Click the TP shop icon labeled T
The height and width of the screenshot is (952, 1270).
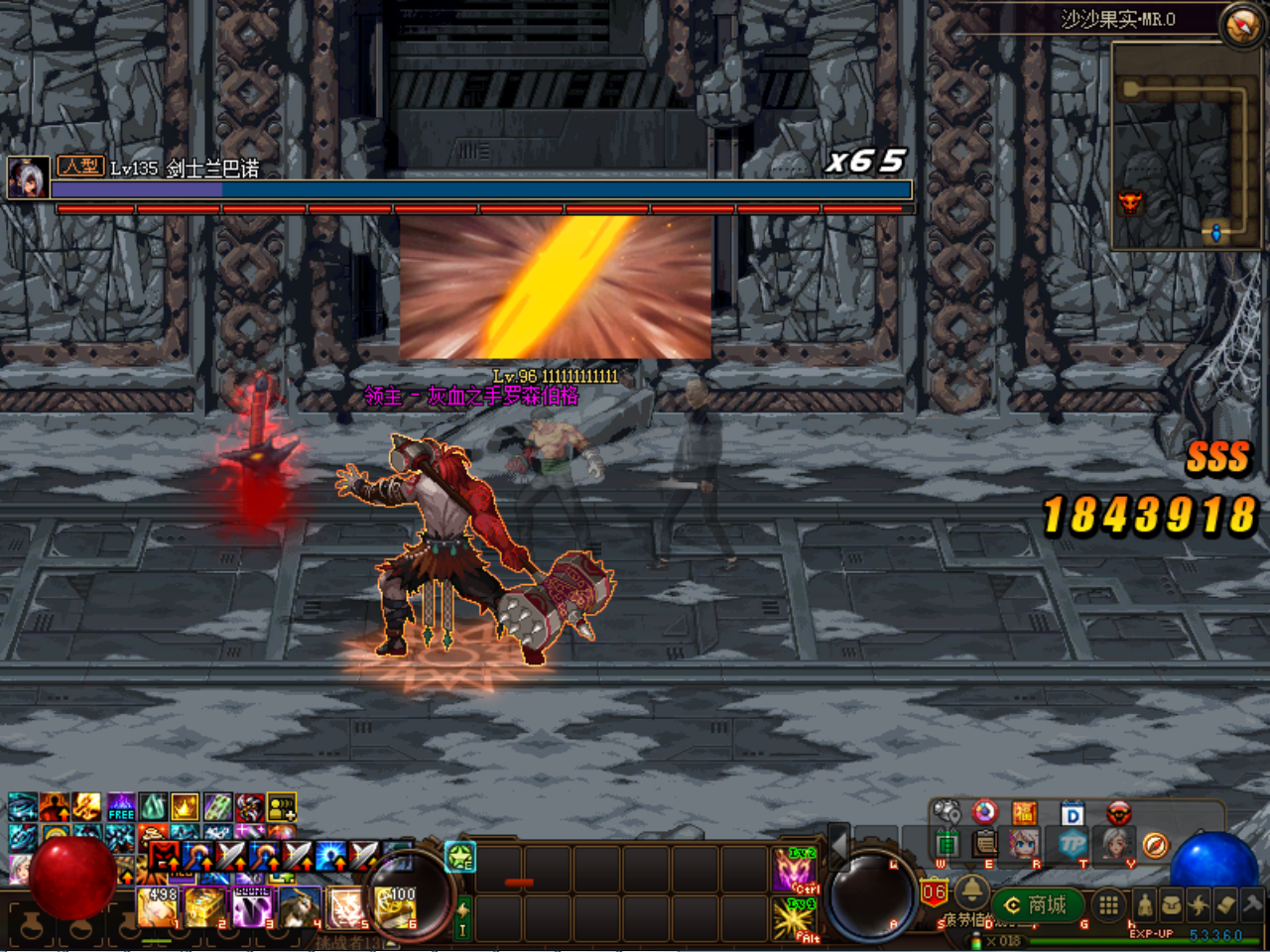(1072, 845)
